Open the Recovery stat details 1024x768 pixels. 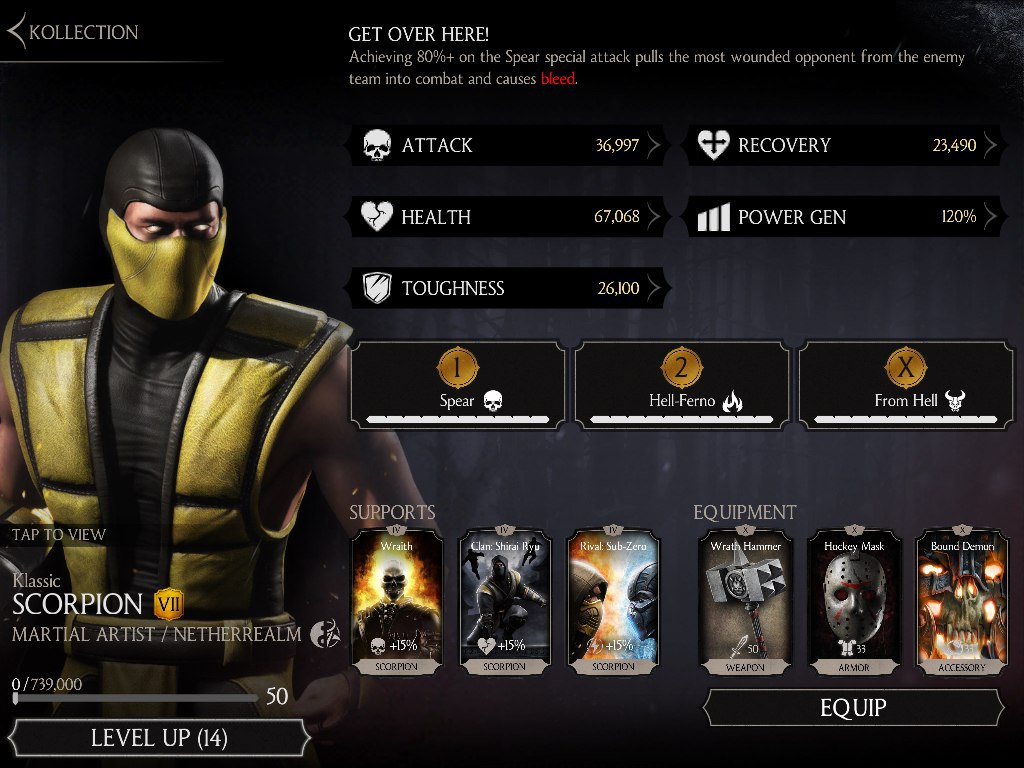(846, 145)
